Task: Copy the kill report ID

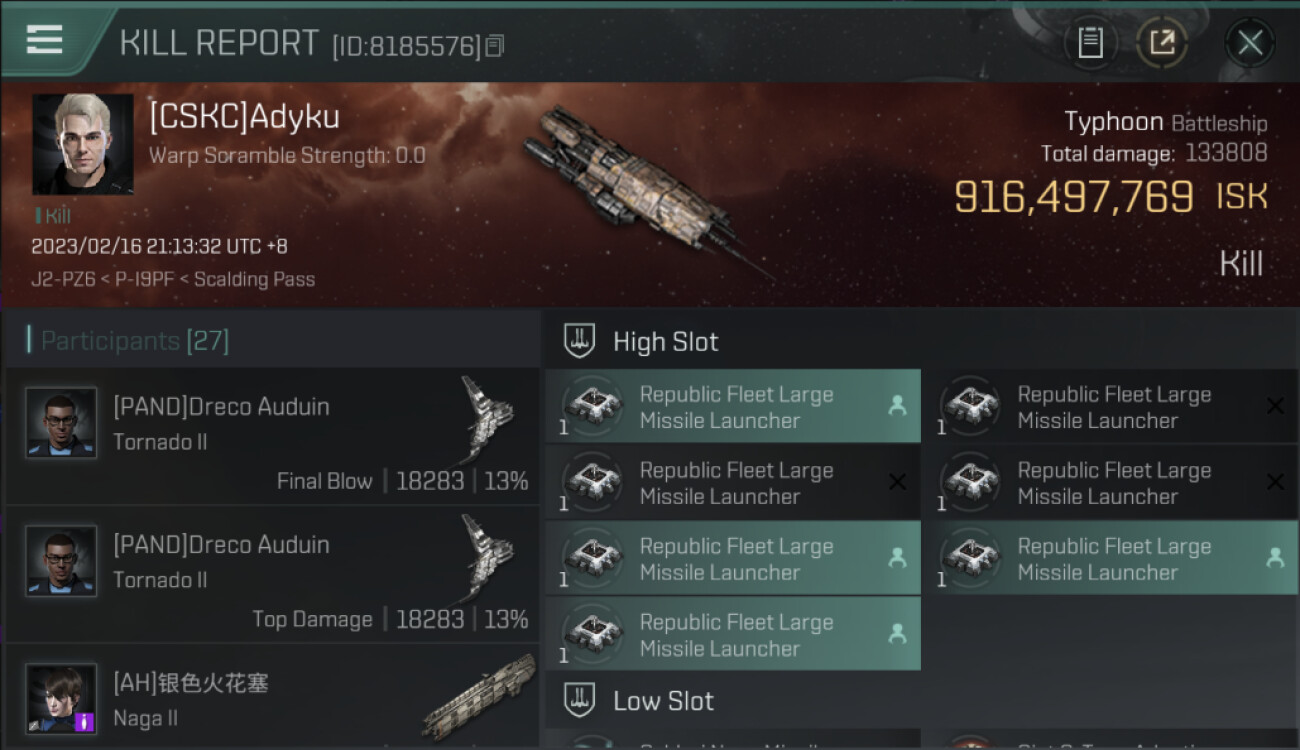Action: 495,46
